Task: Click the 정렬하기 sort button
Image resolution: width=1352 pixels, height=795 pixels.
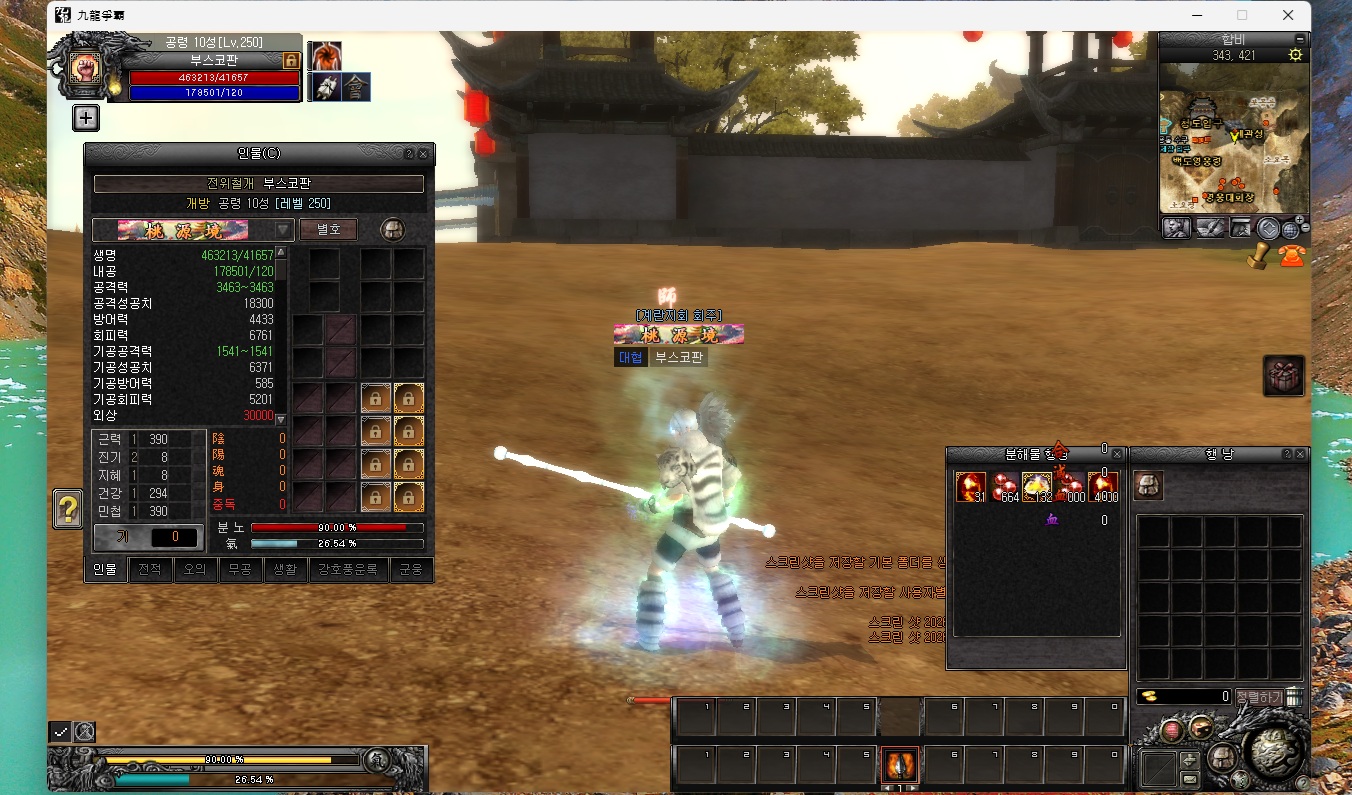Action: point(1259,696)
